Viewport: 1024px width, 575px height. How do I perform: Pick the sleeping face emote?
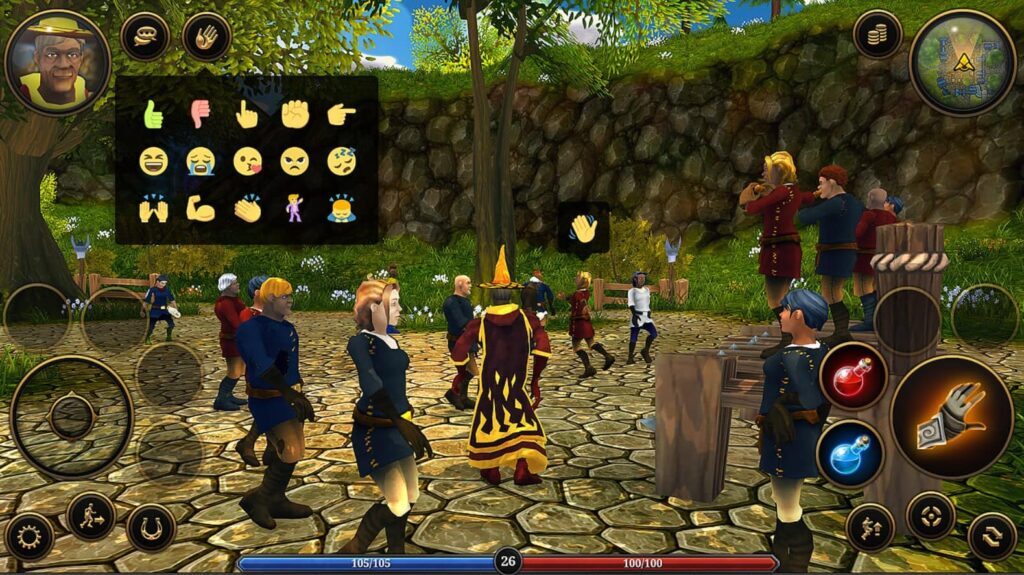[x=341, y=161]
